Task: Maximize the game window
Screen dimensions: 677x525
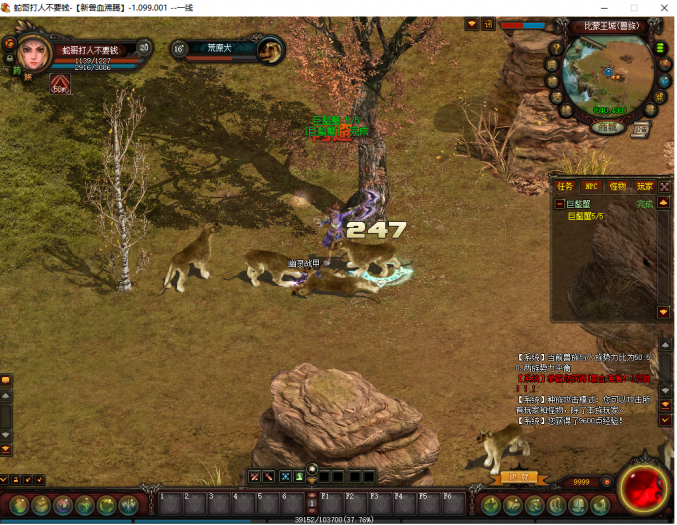Action: (x=633, y=8)
